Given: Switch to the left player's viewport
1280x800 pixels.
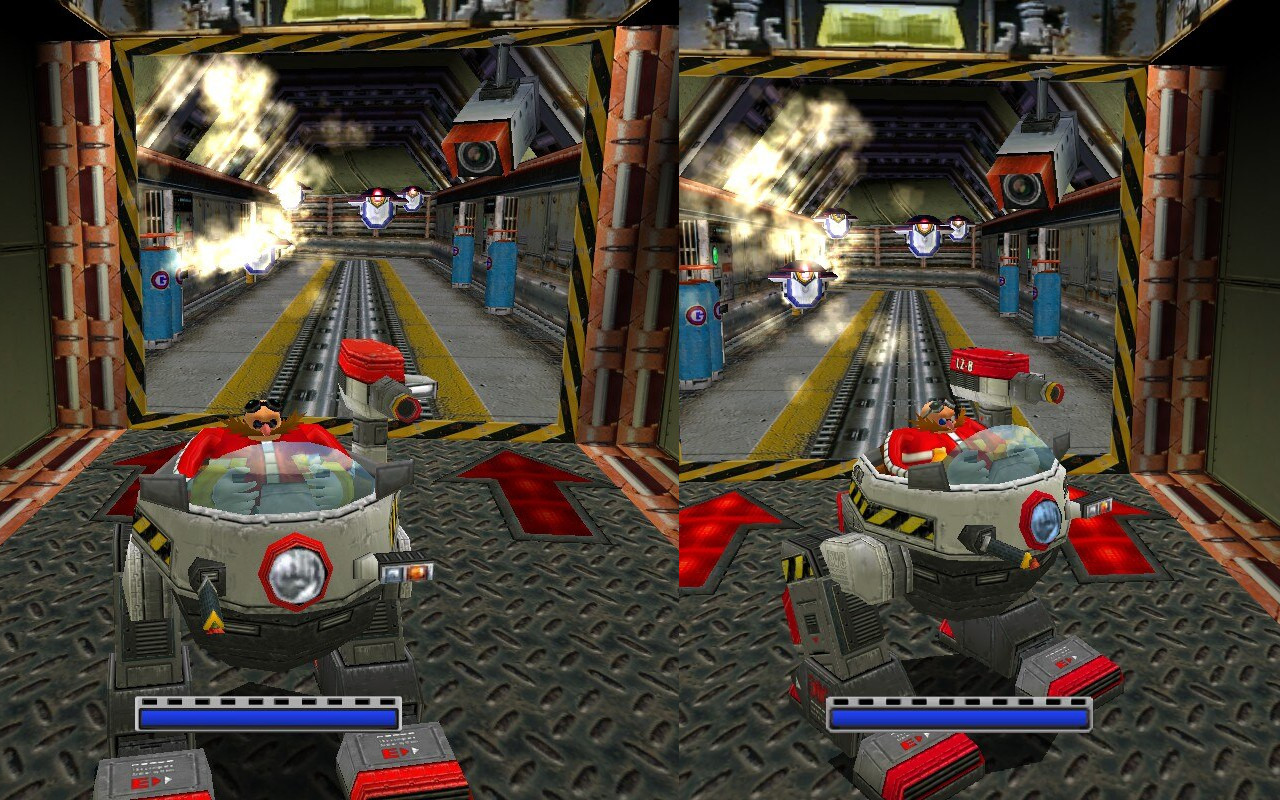Looking at the screenshot, I should 320,250.
